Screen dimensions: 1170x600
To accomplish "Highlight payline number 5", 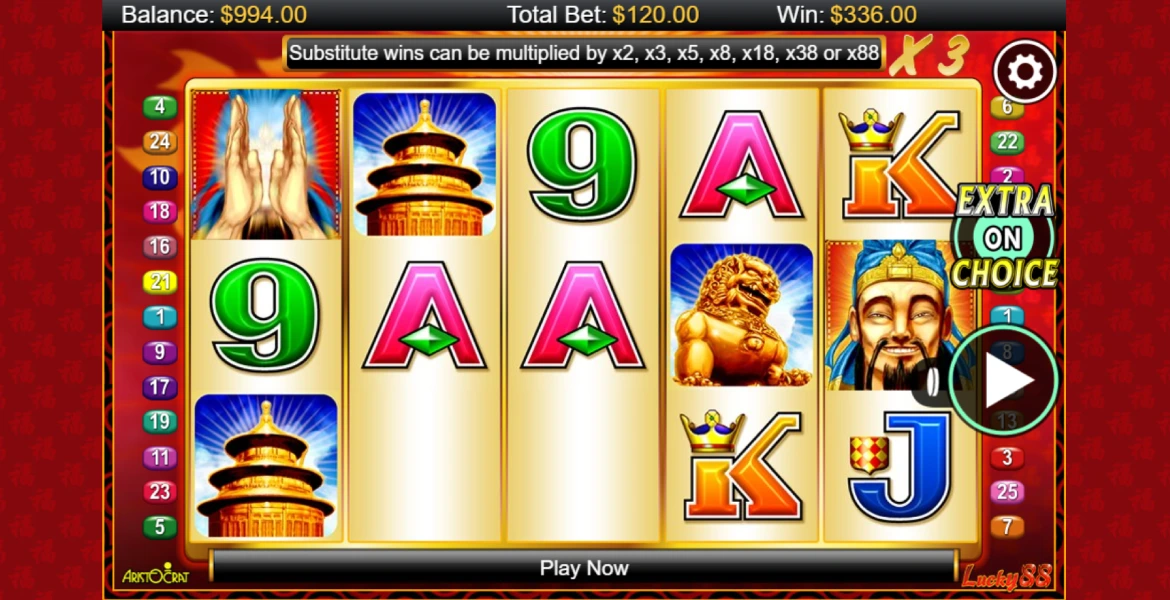I will (160, 527).
